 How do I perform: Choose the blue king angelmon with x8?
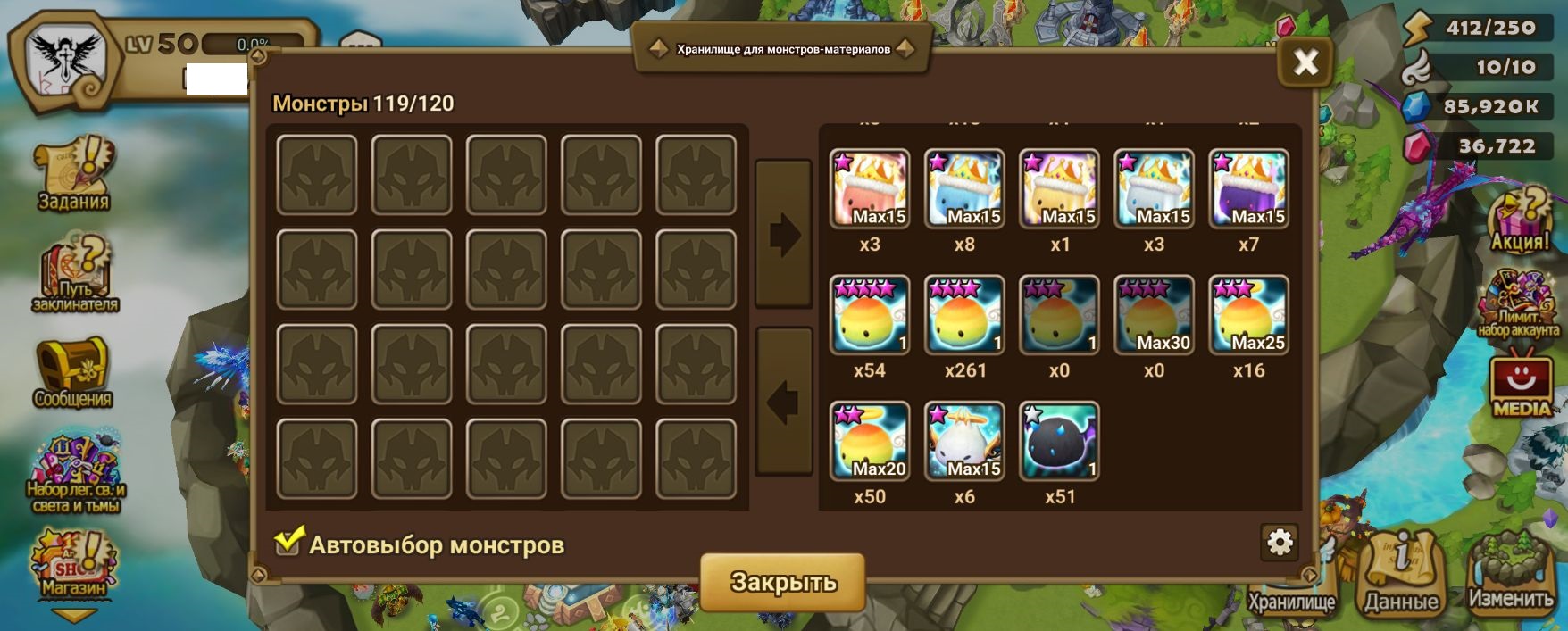coord(964,188)
